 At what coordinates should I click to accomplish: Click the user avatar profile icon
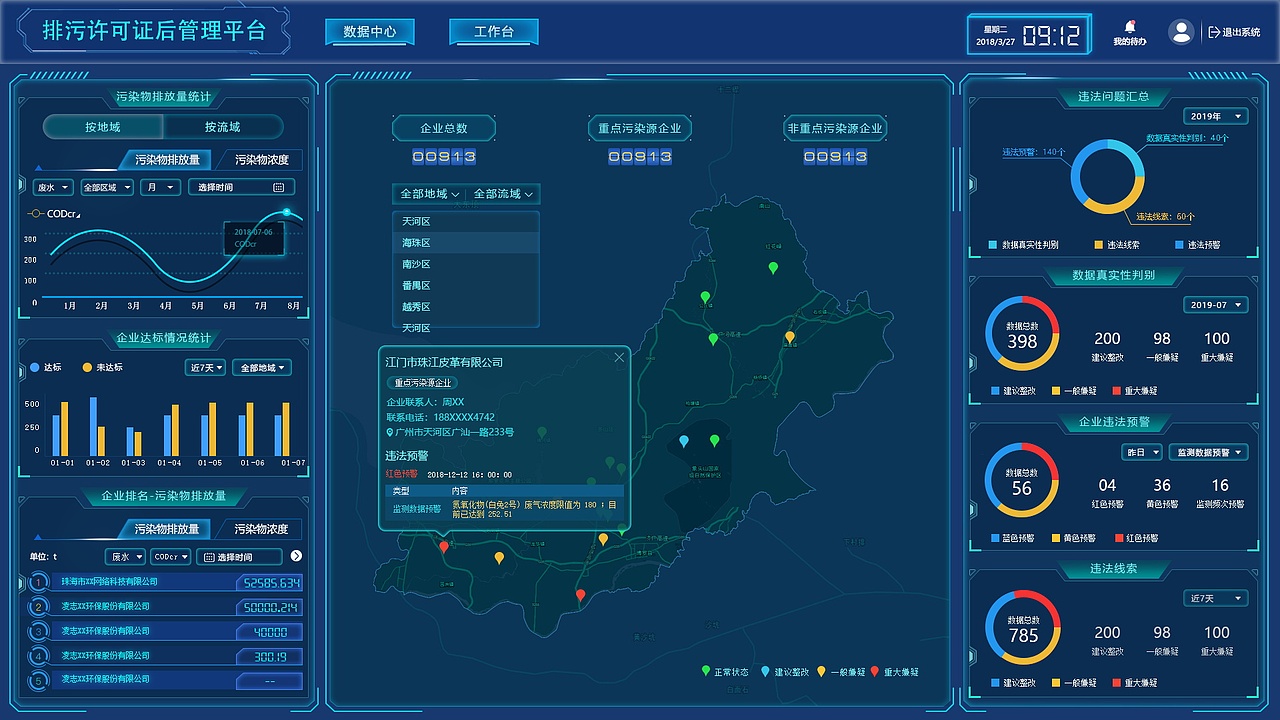1181,31
